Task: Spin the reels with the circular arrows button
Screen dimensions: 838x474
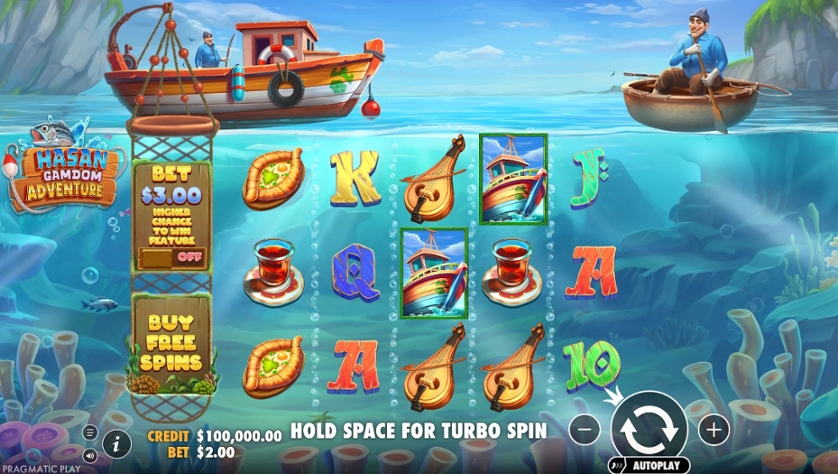Action: 649,429
